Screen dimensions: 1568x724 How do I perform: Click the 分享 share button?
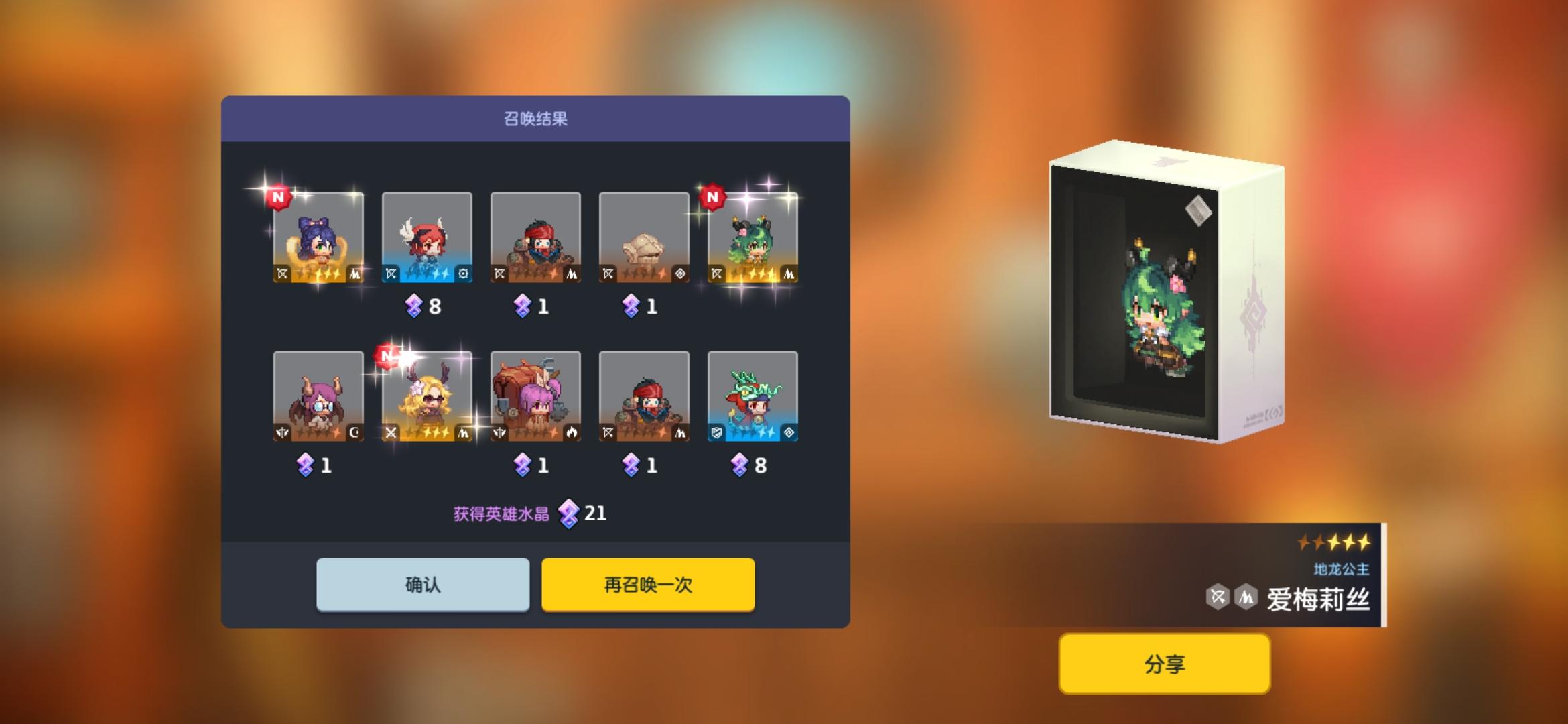pos(1165,664)
